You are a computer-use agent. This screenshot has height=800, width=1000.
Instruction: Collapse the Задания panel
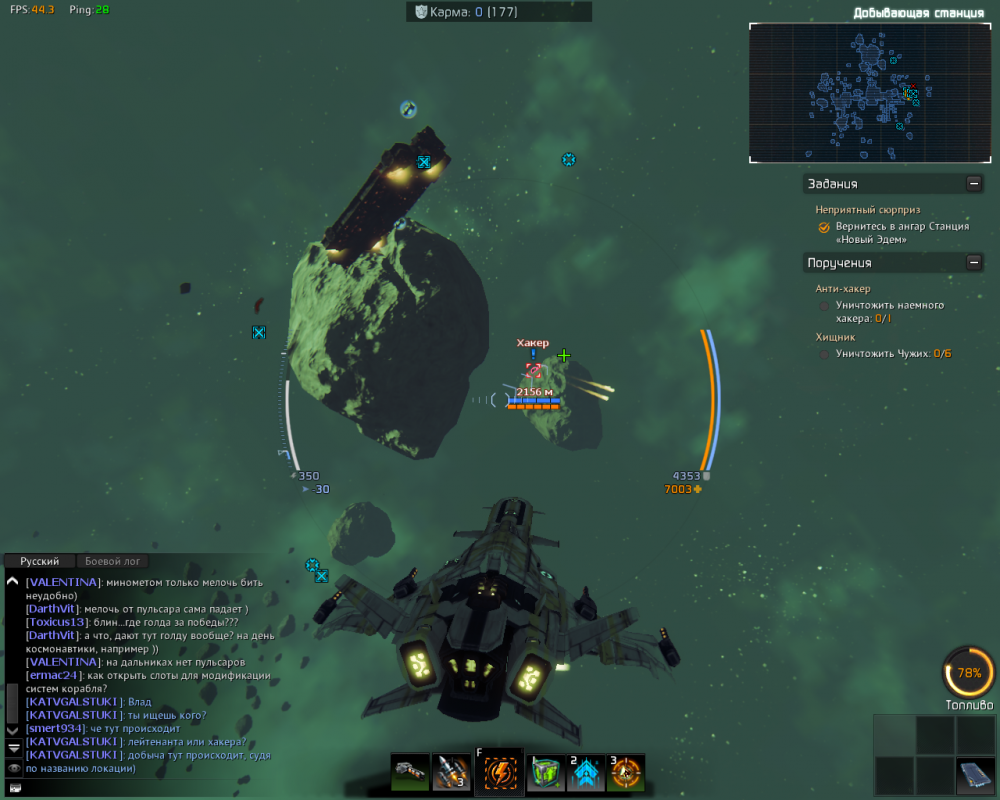973,183
